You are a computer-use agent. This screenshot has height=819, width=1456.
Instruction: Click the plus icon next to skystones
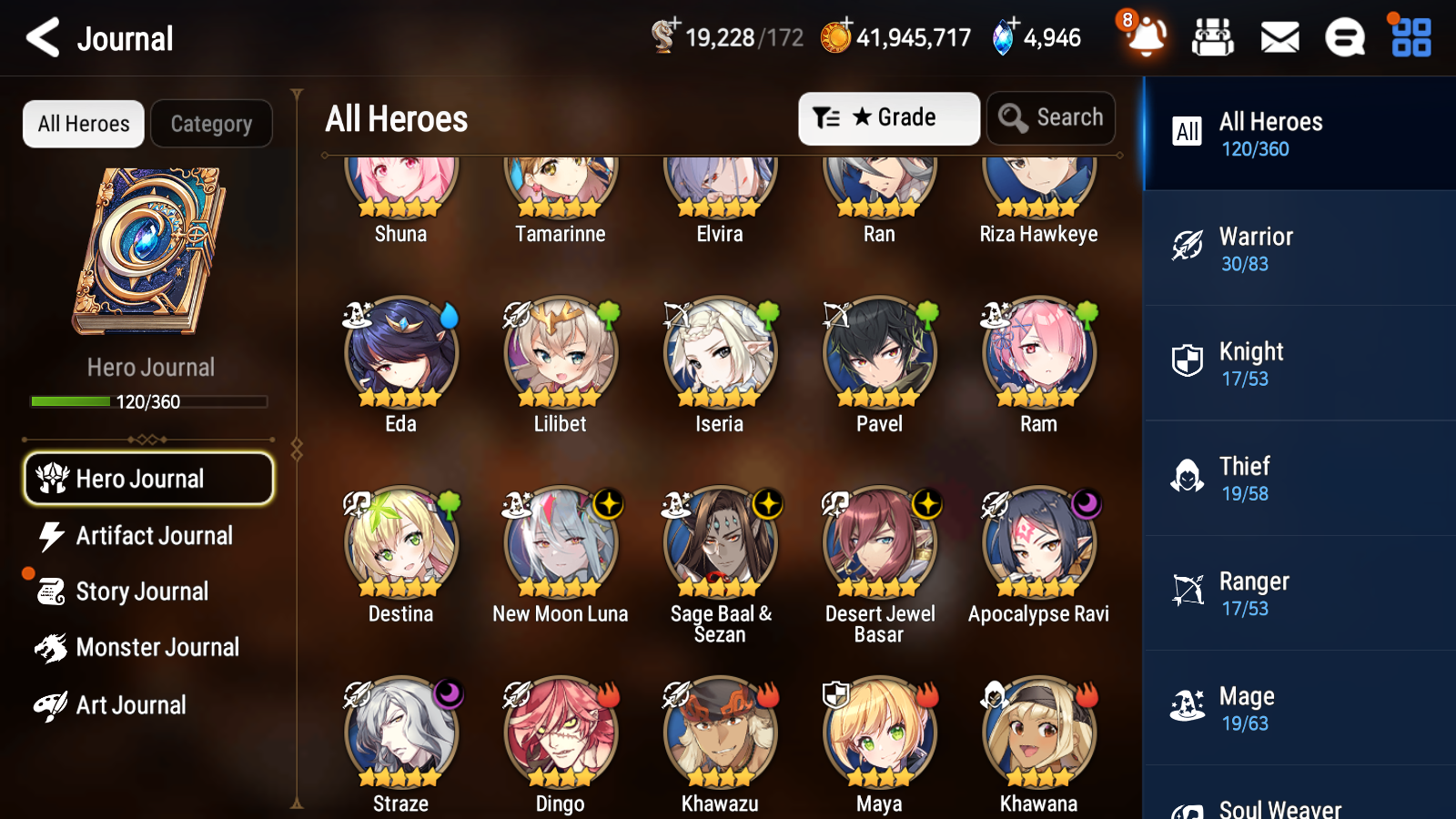1013,25
